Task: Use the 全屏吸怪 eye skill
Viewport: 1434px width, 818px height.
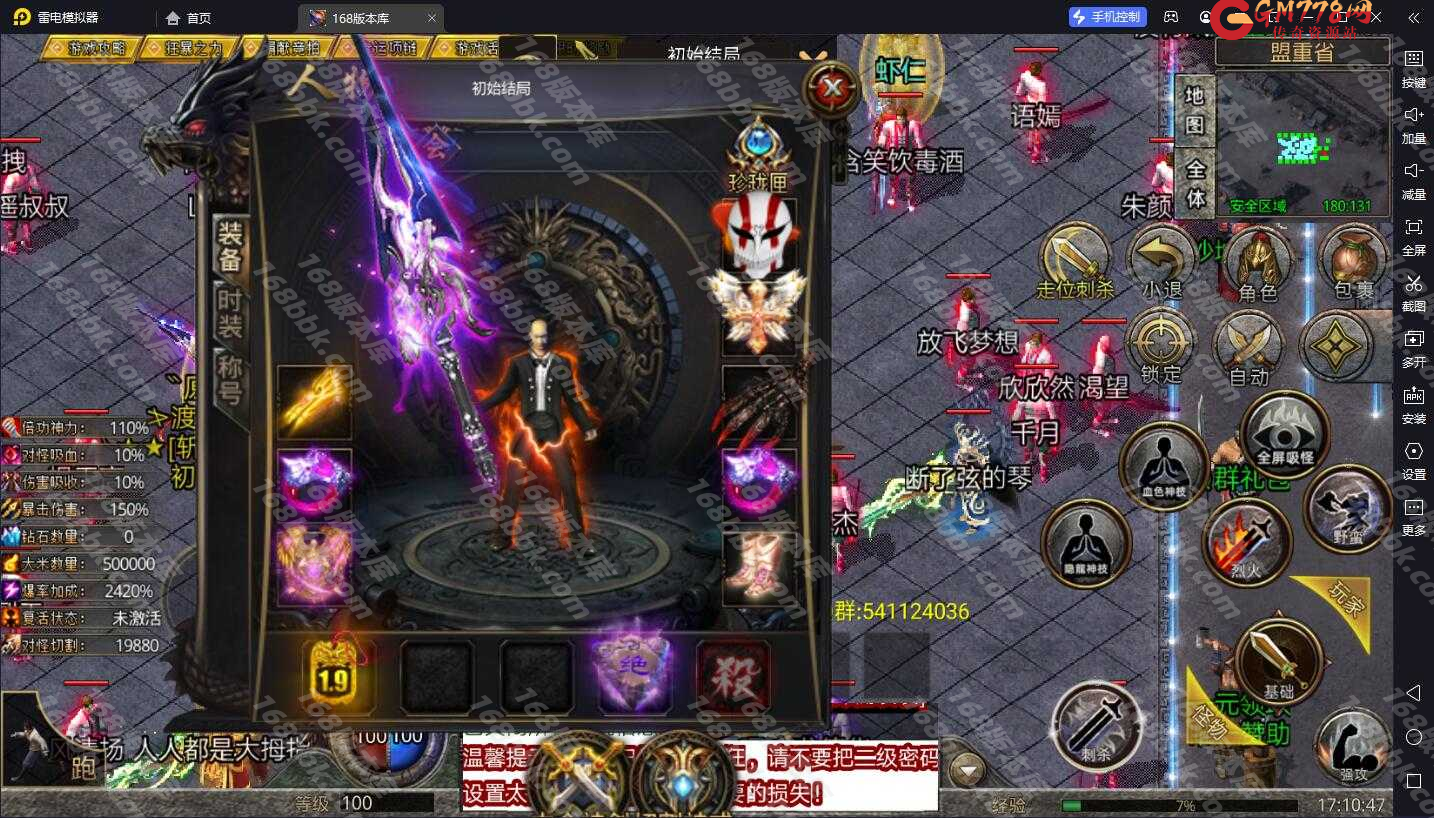Action: pos(1284,435)
